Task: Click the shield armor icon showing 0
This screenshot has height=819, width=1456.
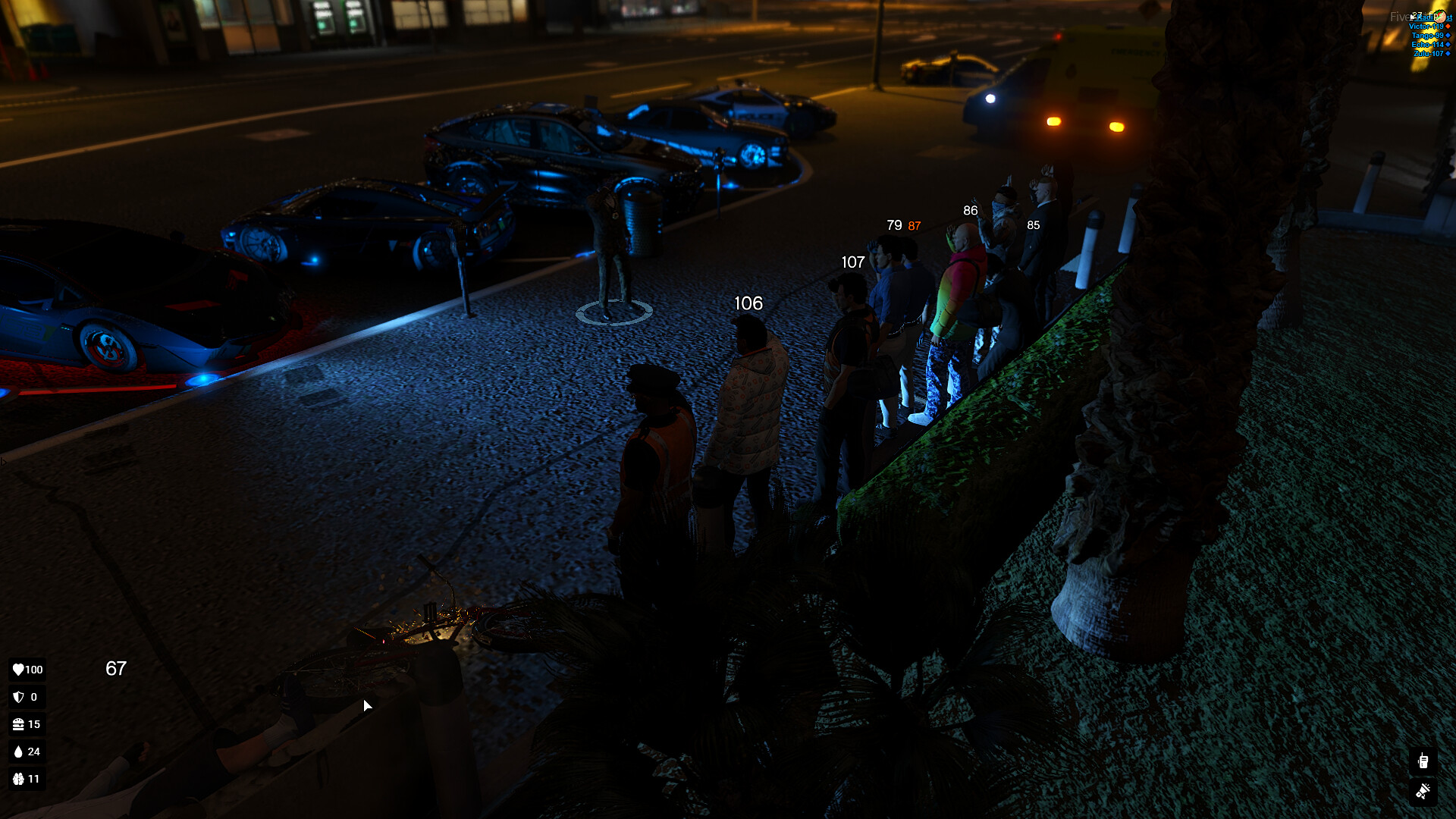Action: pos(18,697)
